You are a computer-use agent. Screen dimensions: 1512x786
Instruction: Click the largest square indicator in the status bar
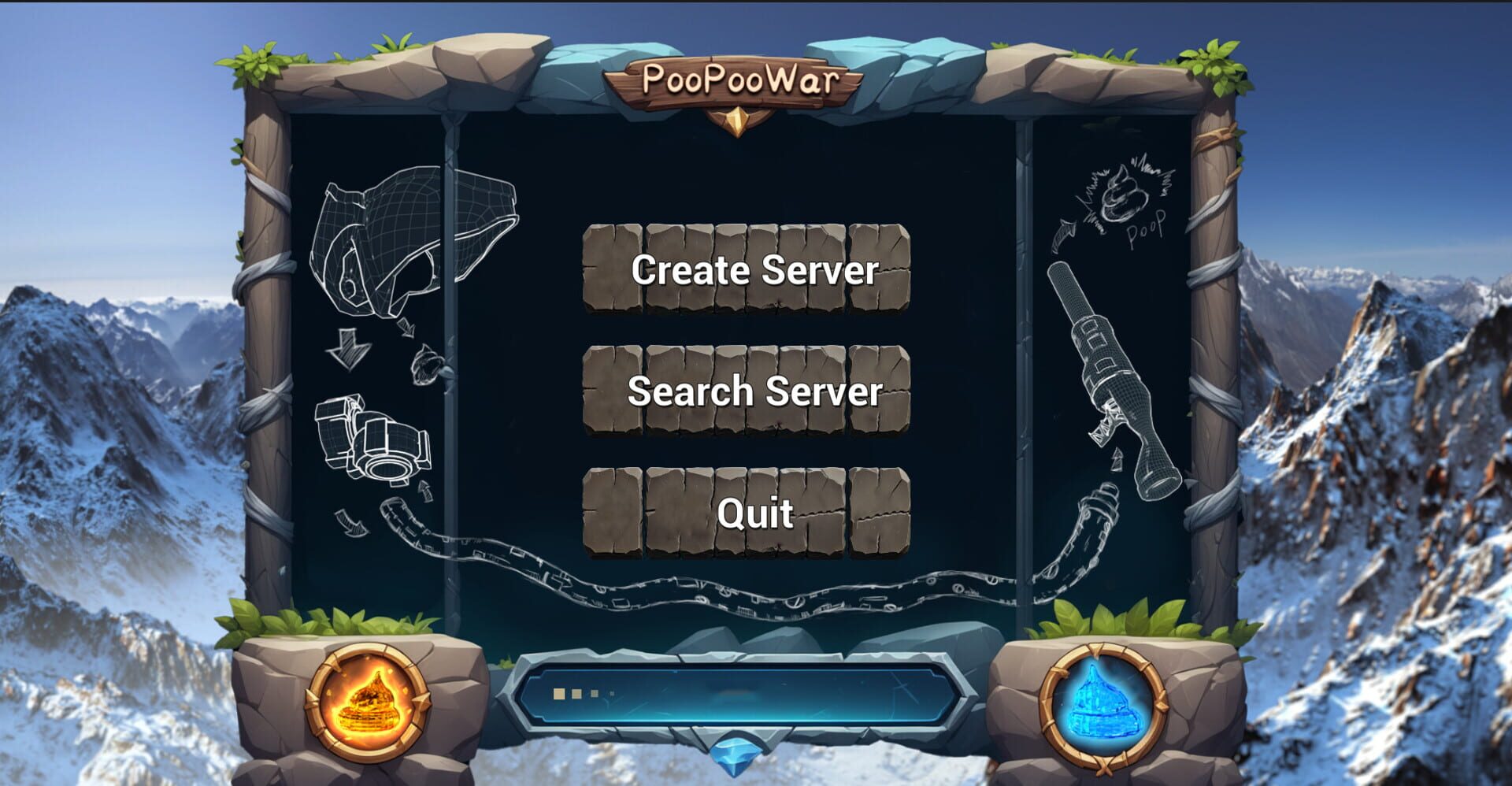(559, 693)
